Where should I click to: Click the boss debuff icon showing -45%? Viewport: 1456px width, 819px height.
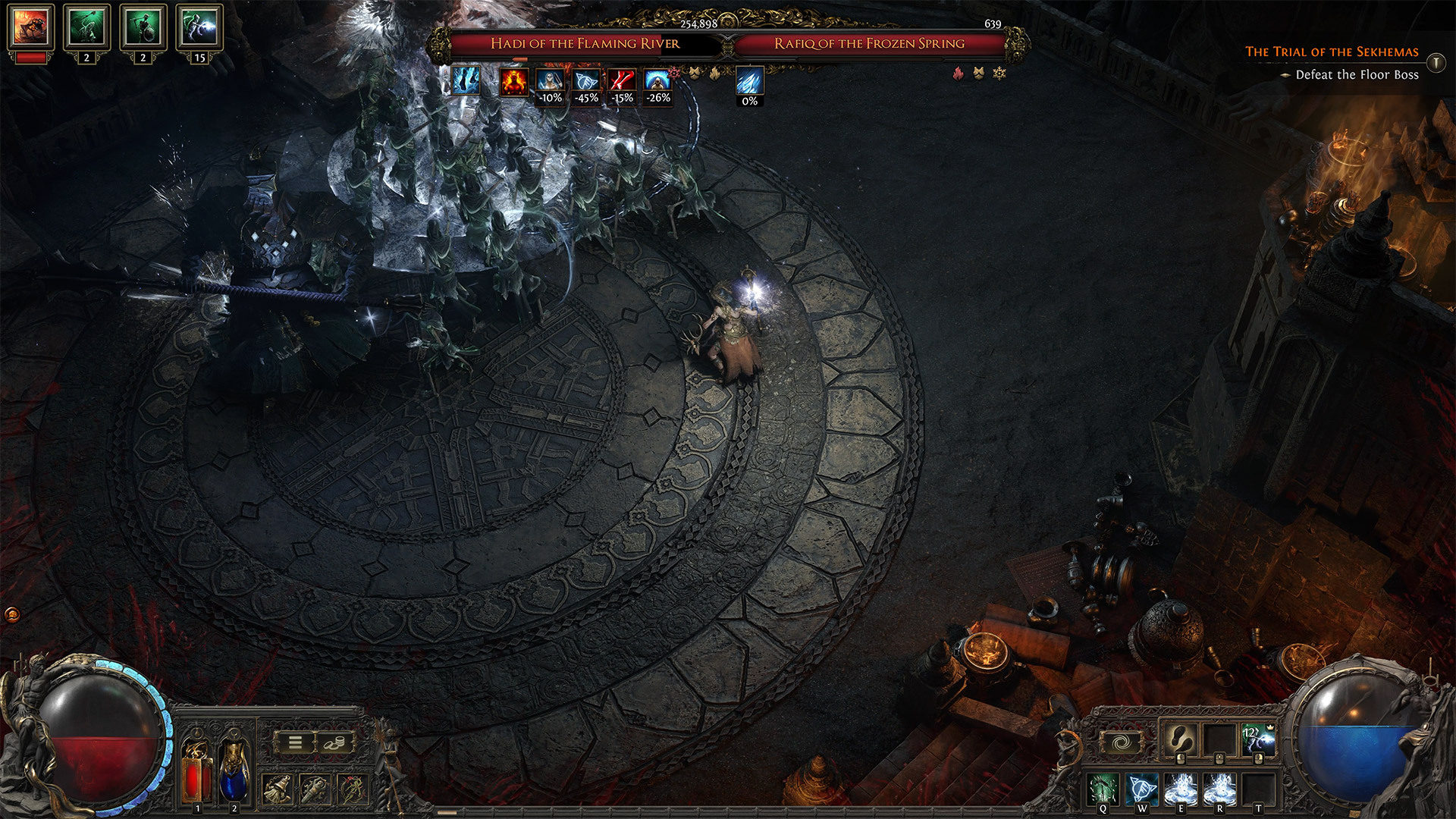[x=586, y=81]
